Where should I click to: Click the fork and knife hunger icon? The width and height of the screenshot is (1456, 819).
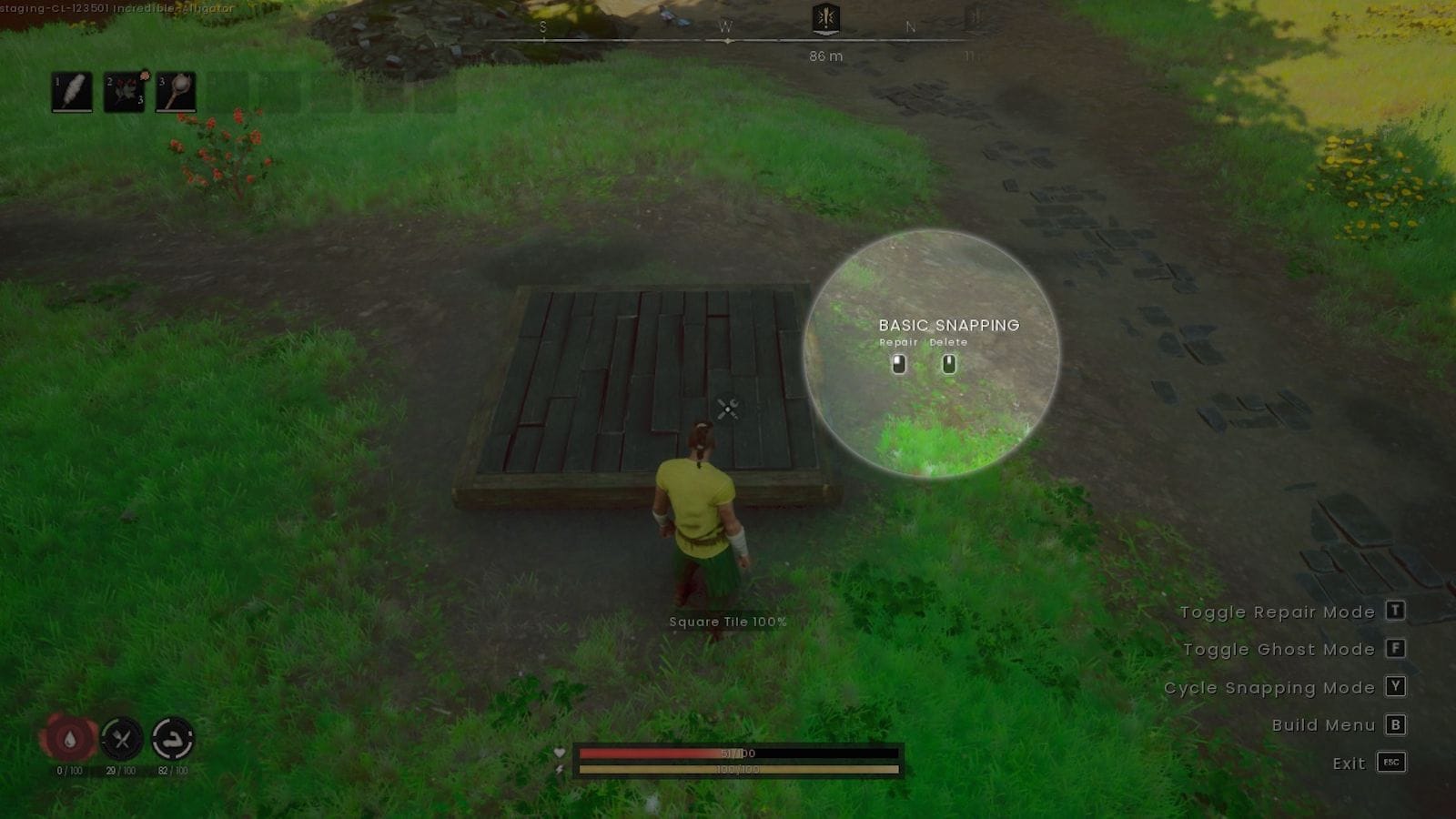(123, 740)
